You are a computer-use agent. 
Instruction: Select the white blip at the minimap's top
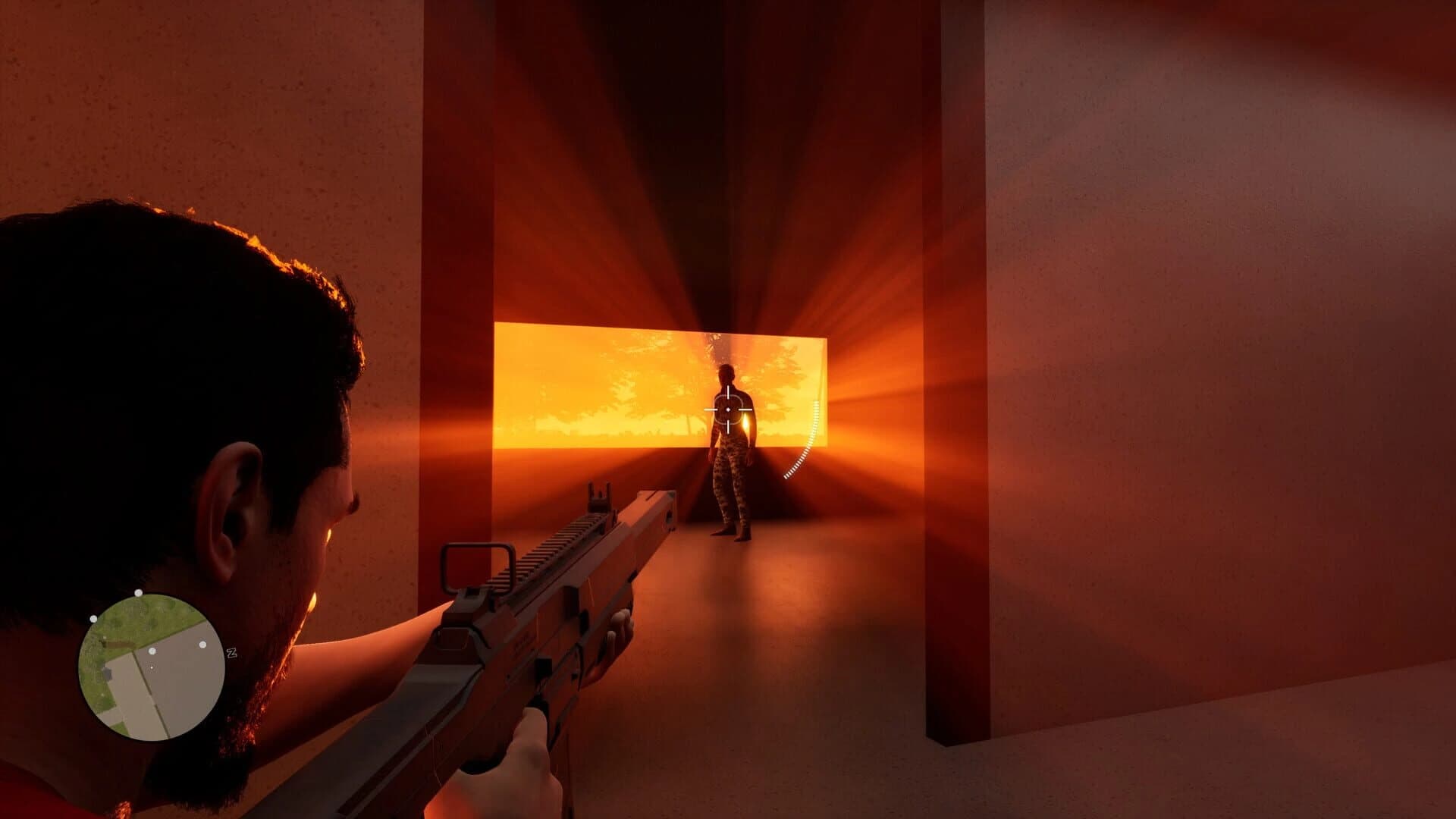pyautogui.click(x=138, y=594)
